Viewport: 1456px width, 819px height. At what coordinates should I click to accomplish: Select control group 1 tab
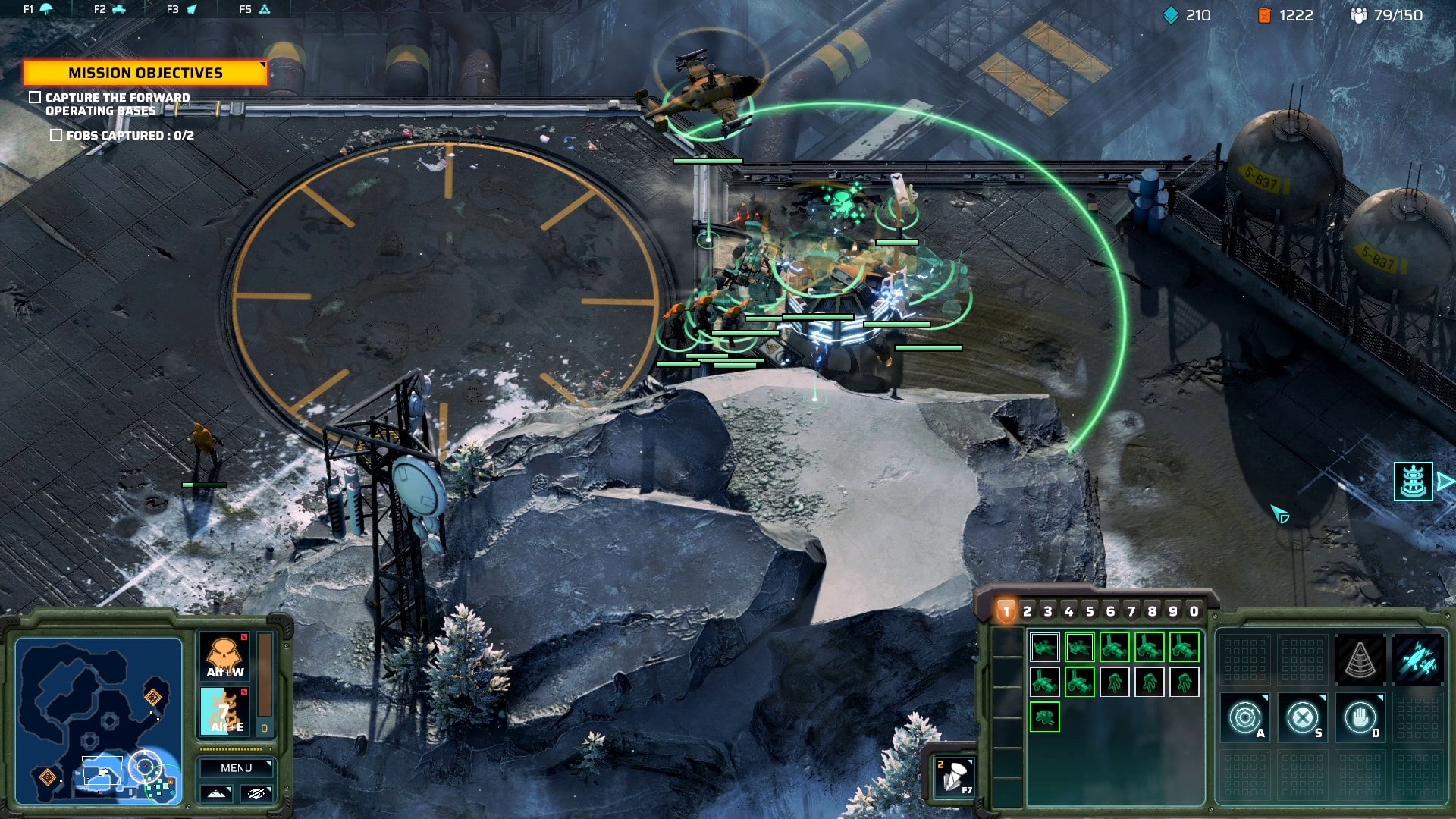click(x=1006, y=611)
